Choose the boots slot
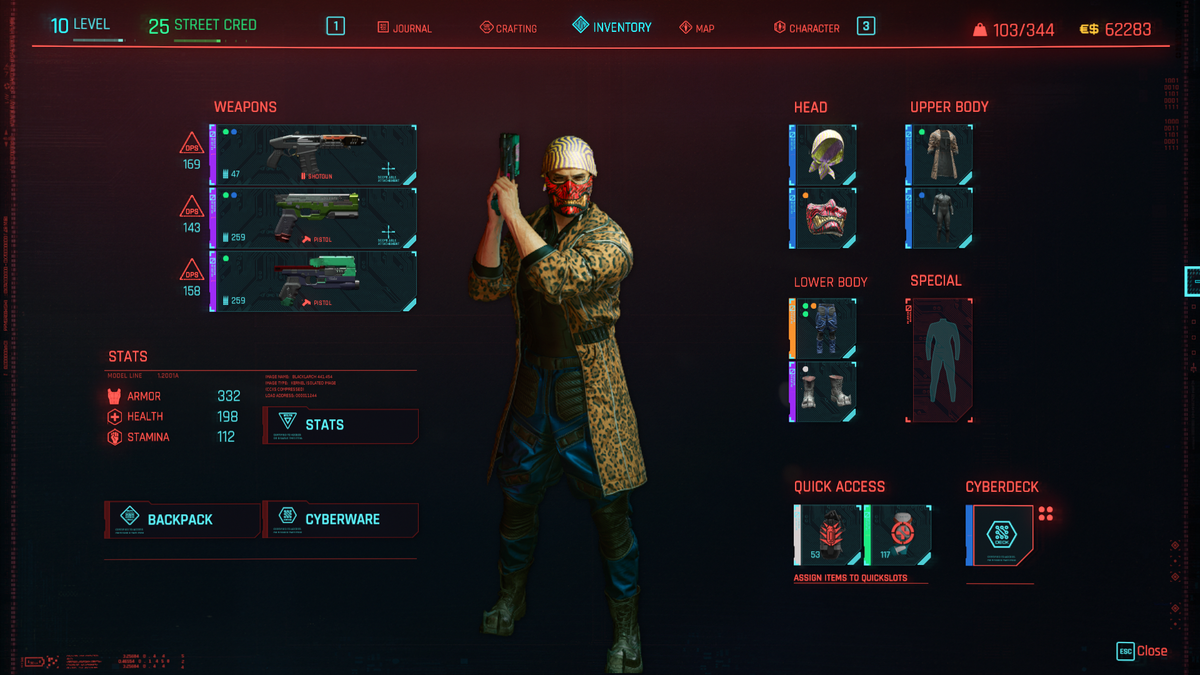This screenshot has width=1200, height=675. tap(824, 391)
